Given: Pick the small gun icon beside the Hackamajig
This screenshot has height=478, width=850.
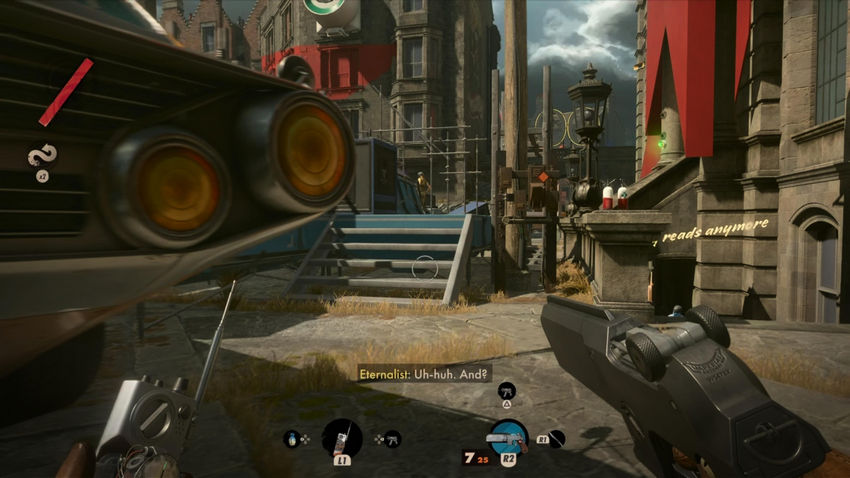Looking at the screenshot, I should [393, 438].
